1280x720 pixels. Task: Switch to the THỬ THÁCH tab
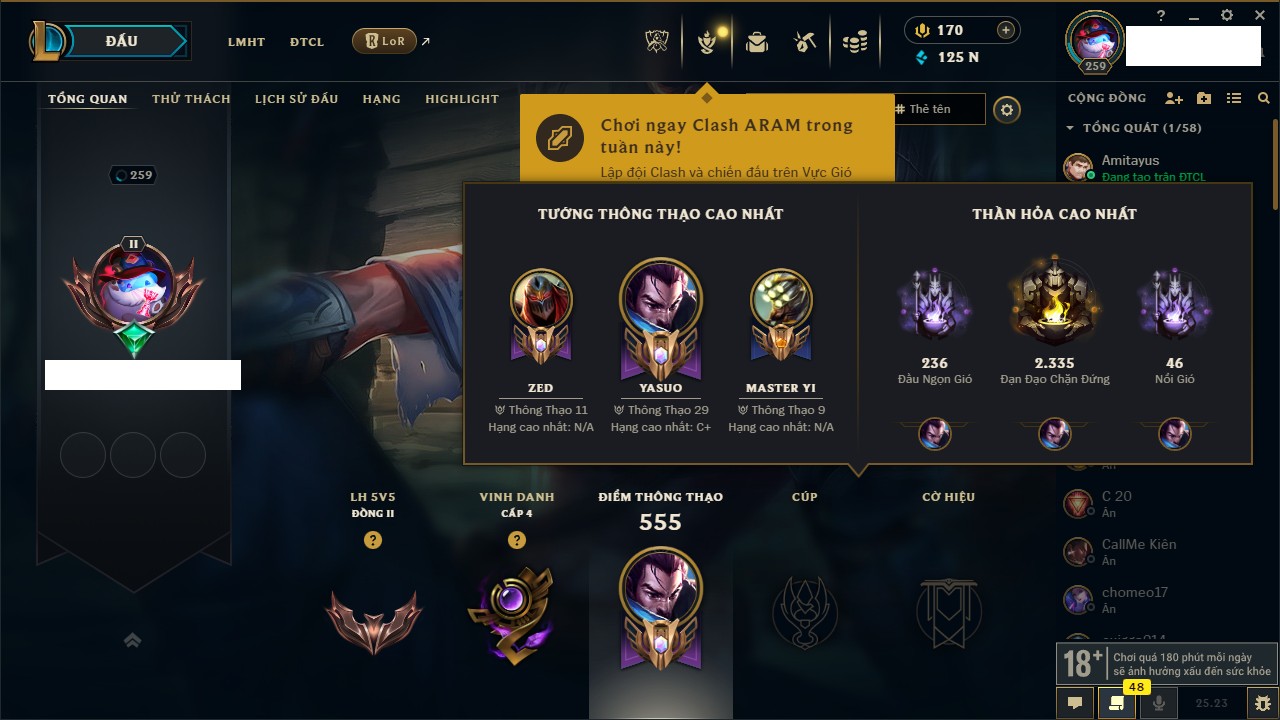pyautogui.click(x=191, y=99)
